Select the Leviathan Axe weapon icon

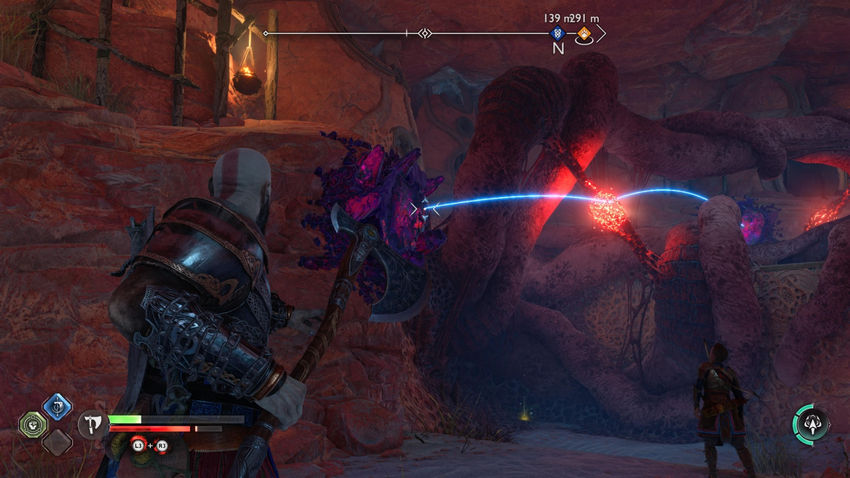click(x=90, y=424)
